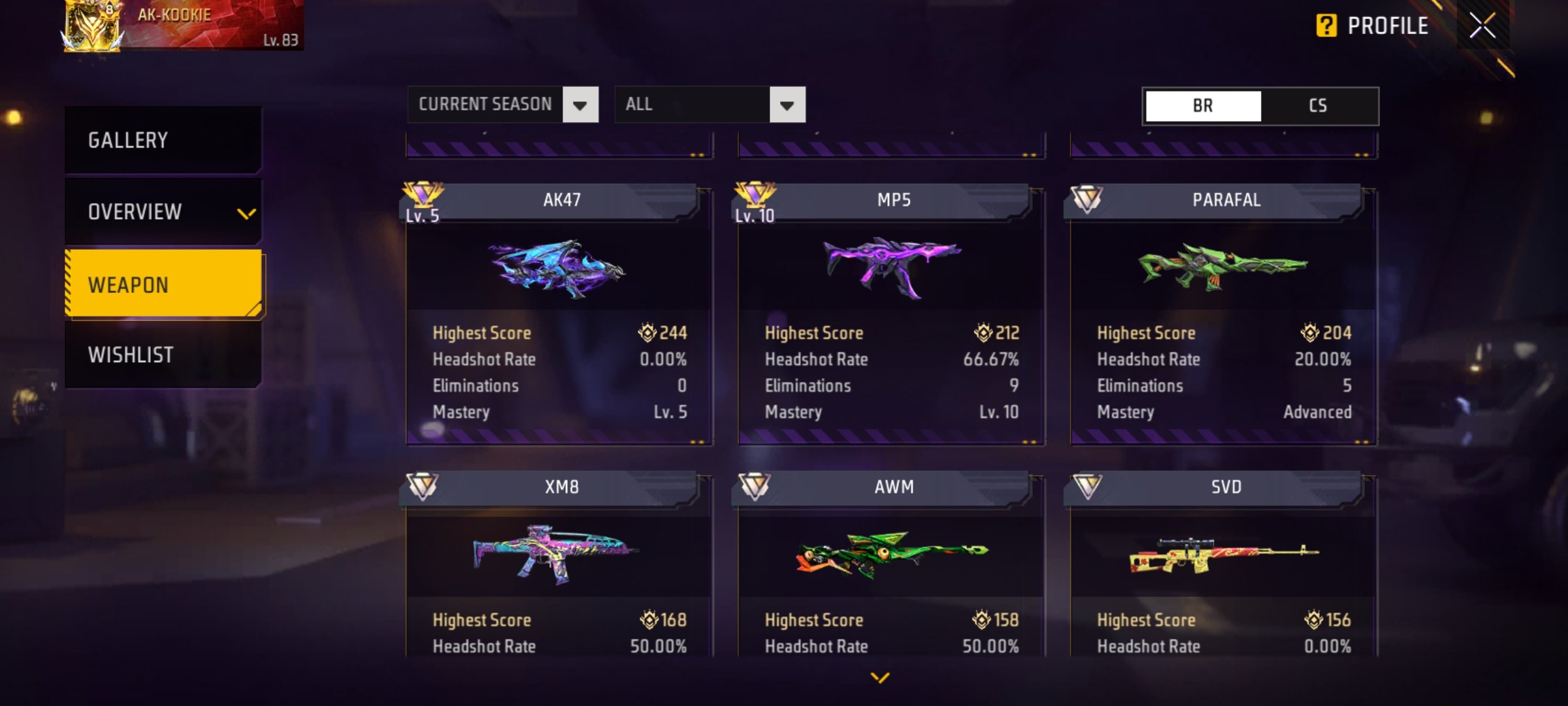Image resolution: width=1568 pixels, height=706 pixels.
Task: Select the MP5 weapon card
Action: (x=891, y=314)
